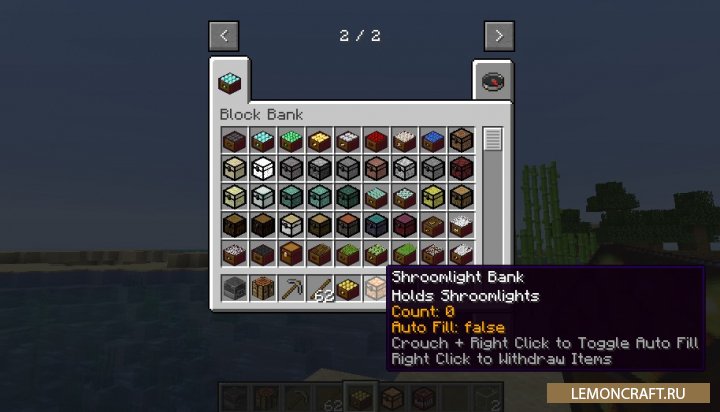Open the compass search tab

click(x=493, y=81)
